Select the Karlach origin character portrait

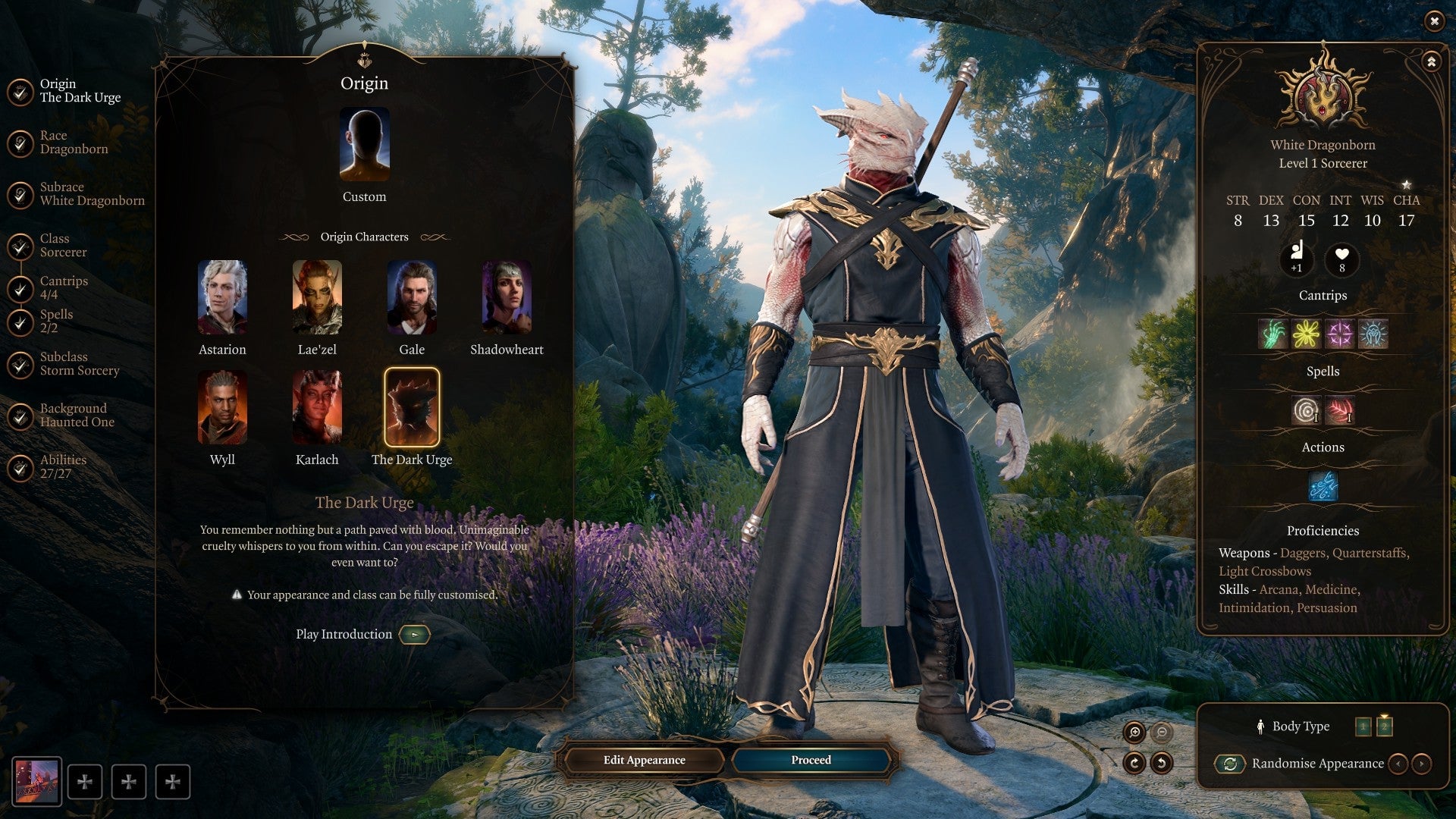(x=317, y=407)
